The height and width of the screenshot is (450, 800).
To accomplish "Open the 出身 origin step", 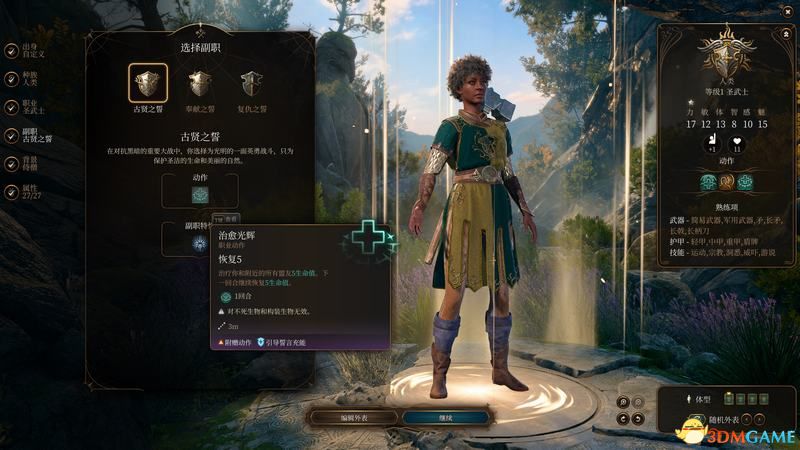I will pyautogui.click(x=11, y=49).
